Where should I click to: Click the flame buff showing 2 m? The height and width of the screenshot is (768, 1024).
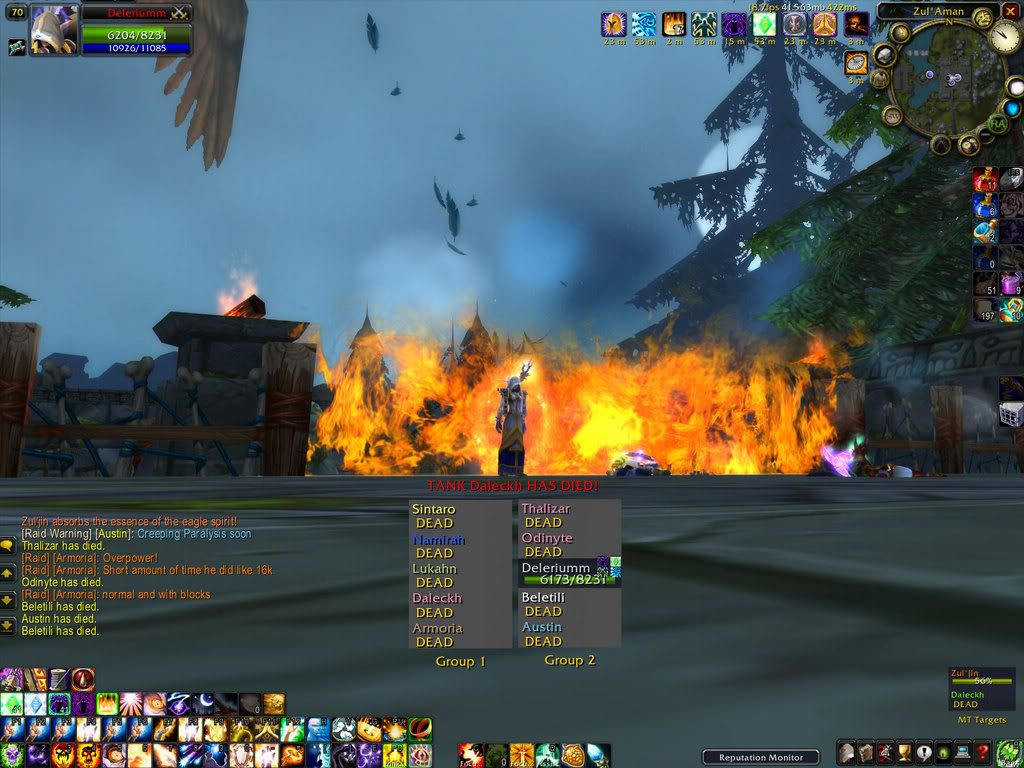click(x=674, y=24)
